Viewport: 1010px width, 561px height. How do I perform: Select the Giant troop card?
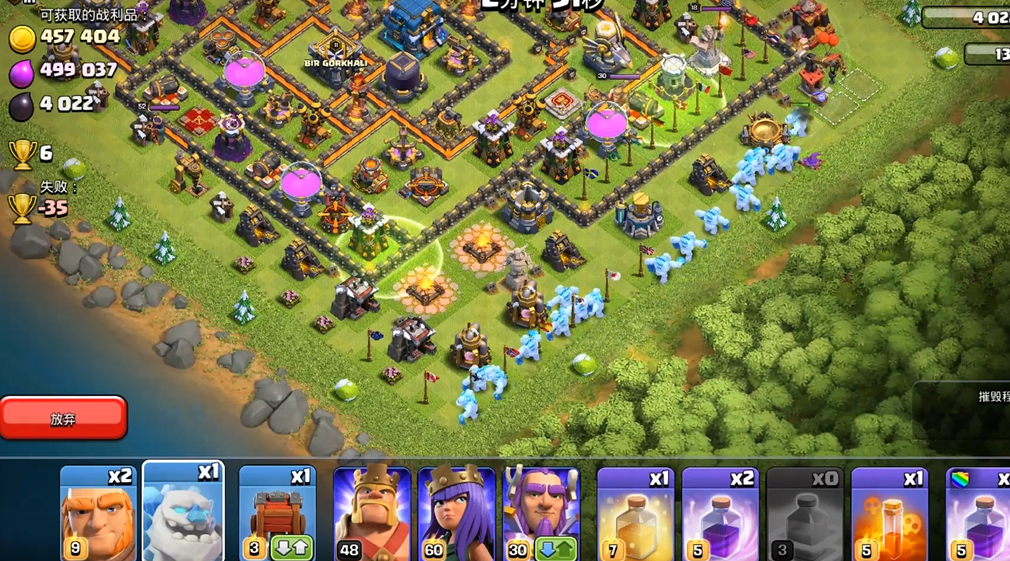point(97,514)
